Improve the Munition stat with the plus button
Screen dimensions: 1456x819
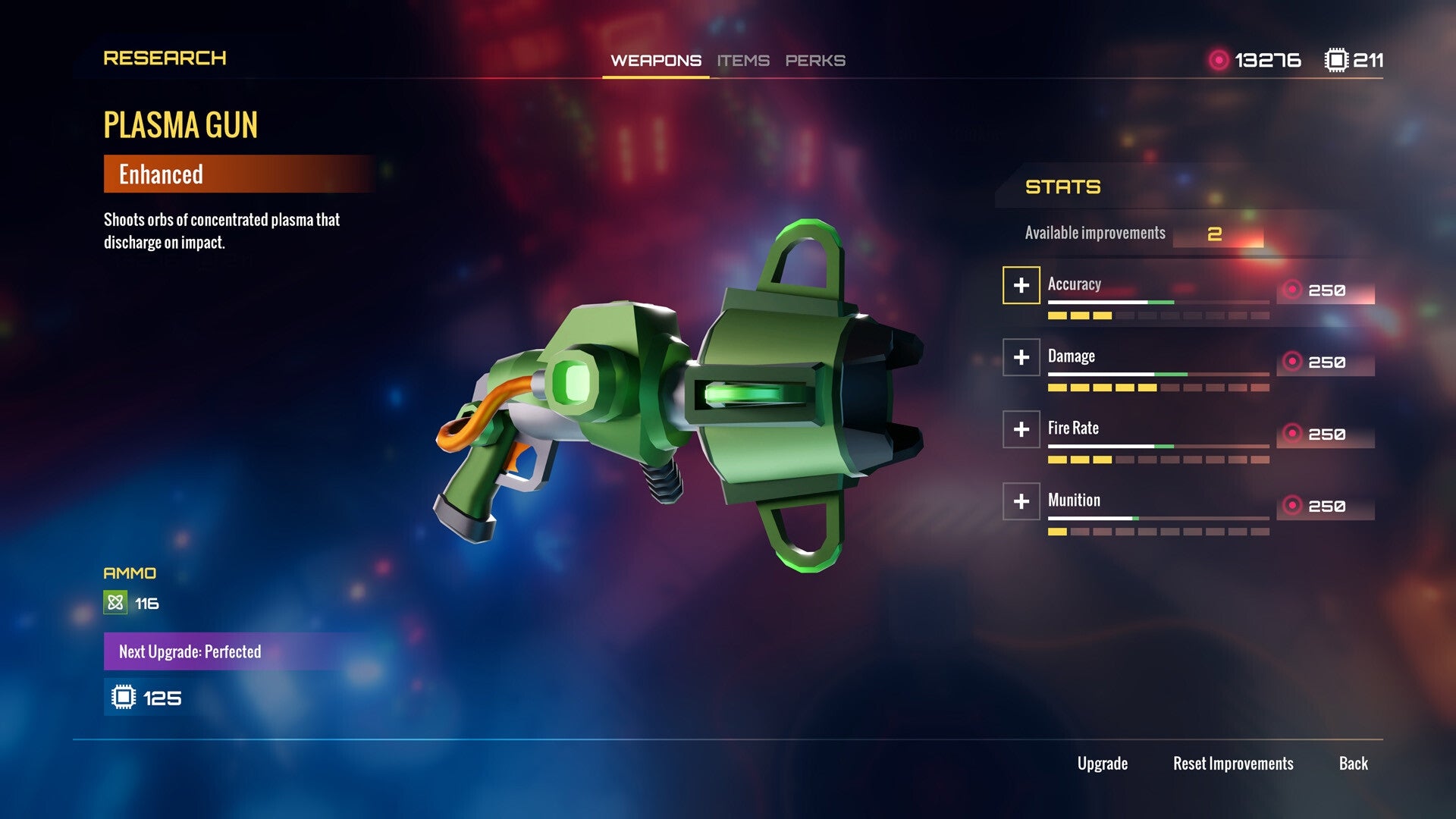(x=1021, y=501)
